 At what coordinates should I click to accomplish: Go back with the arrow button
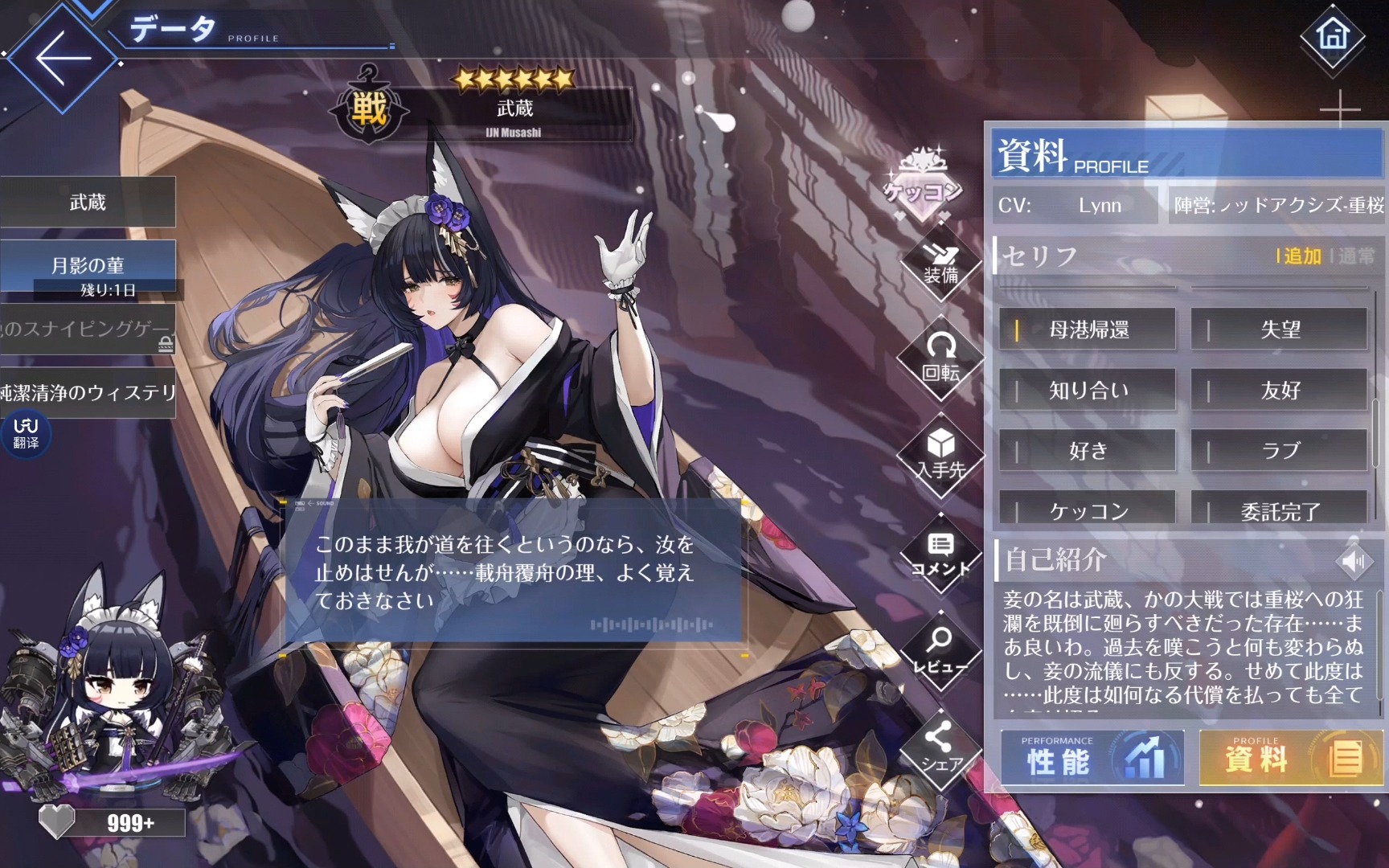pos(62,58)
